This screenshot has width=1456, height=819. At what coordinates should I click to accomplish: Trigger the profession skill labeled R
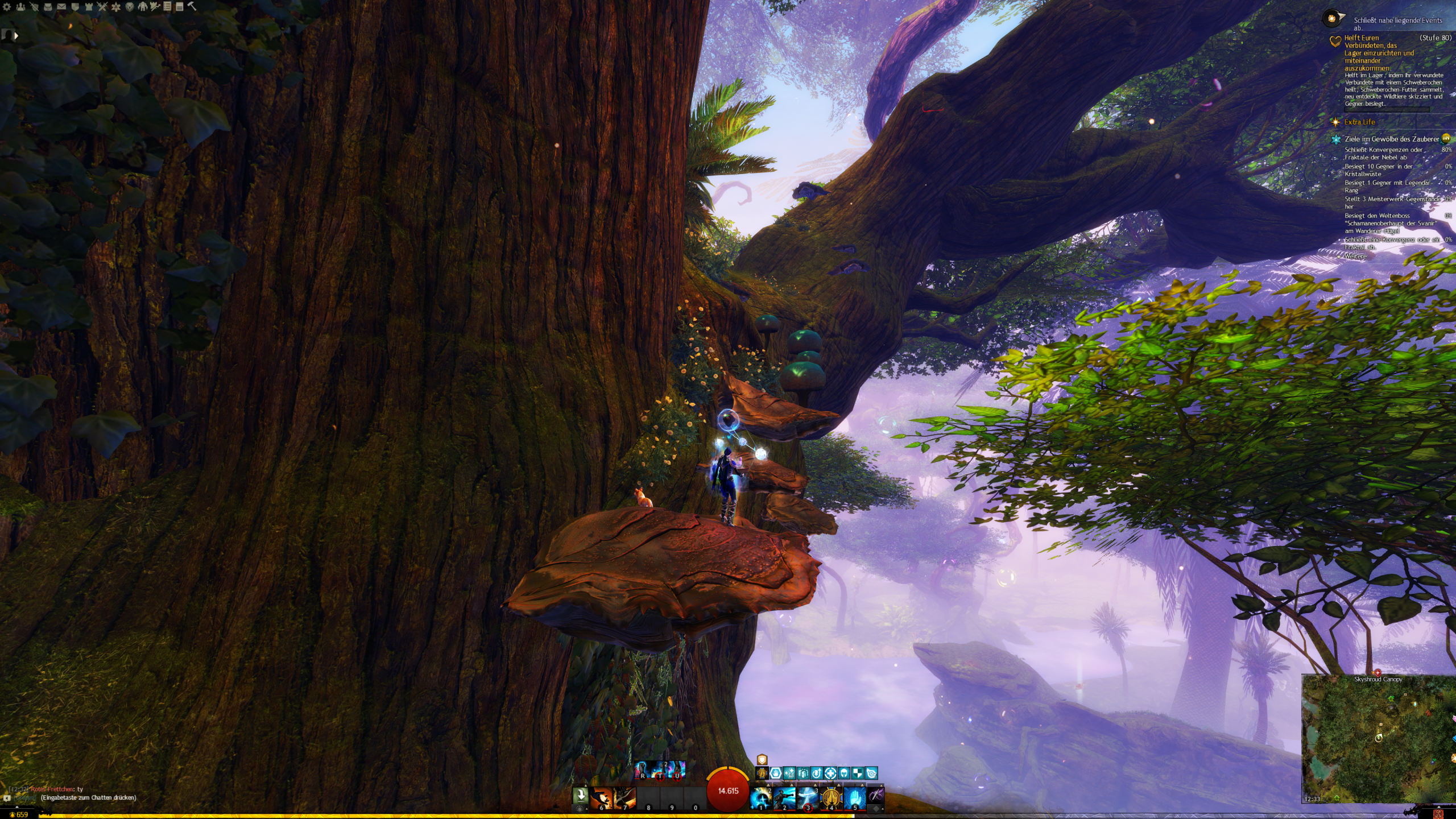point(643,770)
